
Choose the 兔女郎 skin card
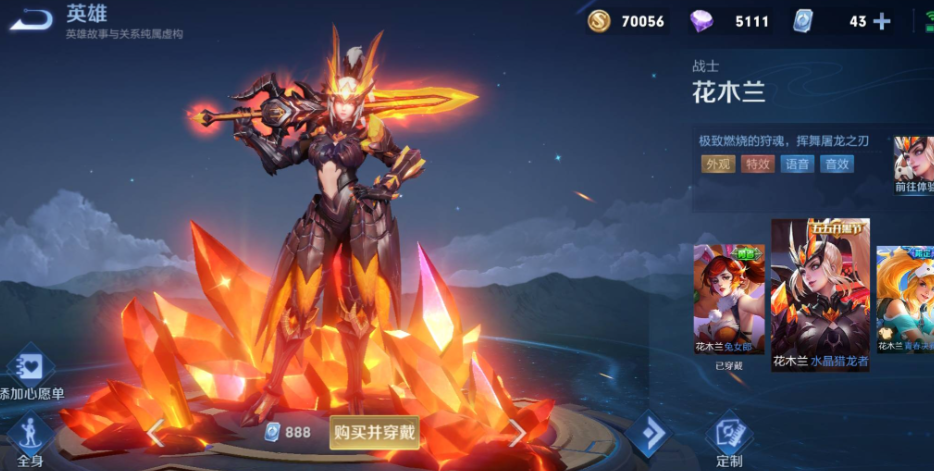tap(729, 300)
